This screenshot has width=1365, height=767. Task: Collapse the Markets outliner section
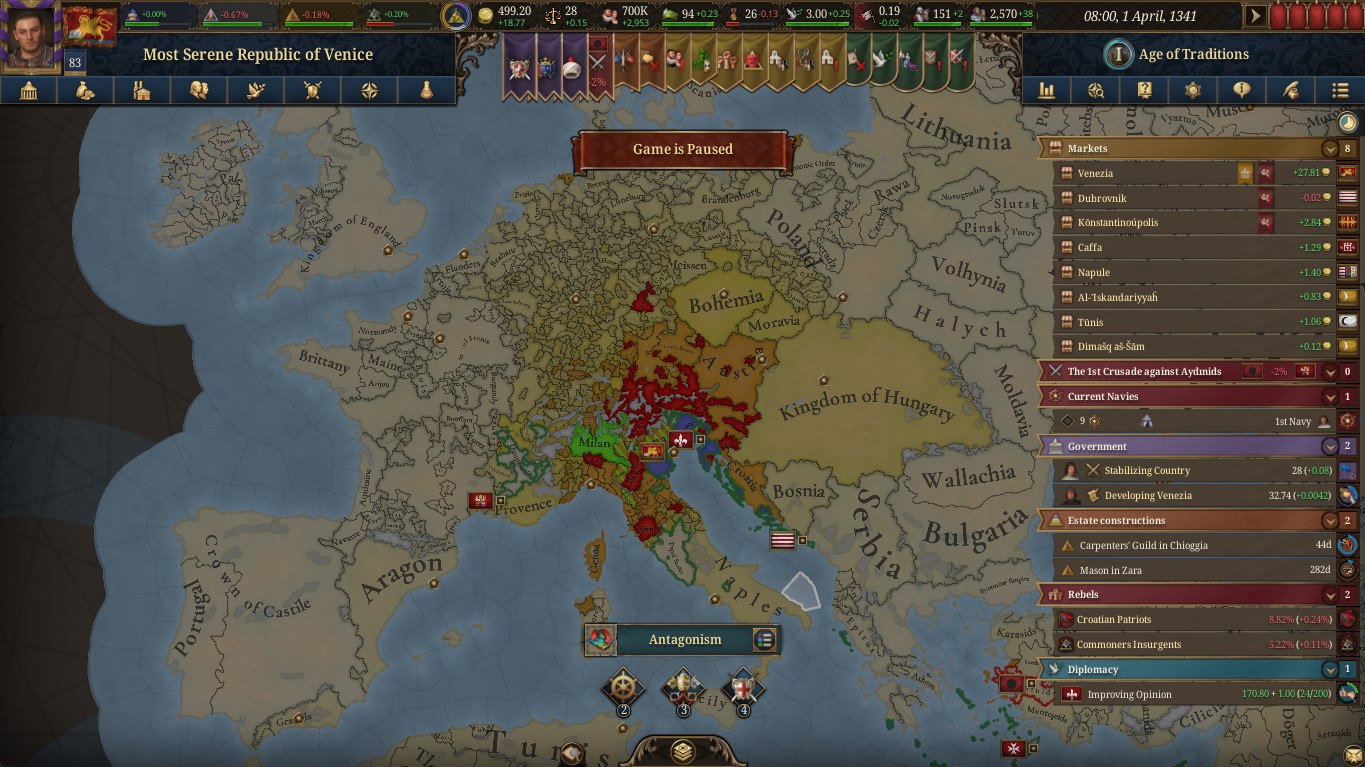(1329, 149)
